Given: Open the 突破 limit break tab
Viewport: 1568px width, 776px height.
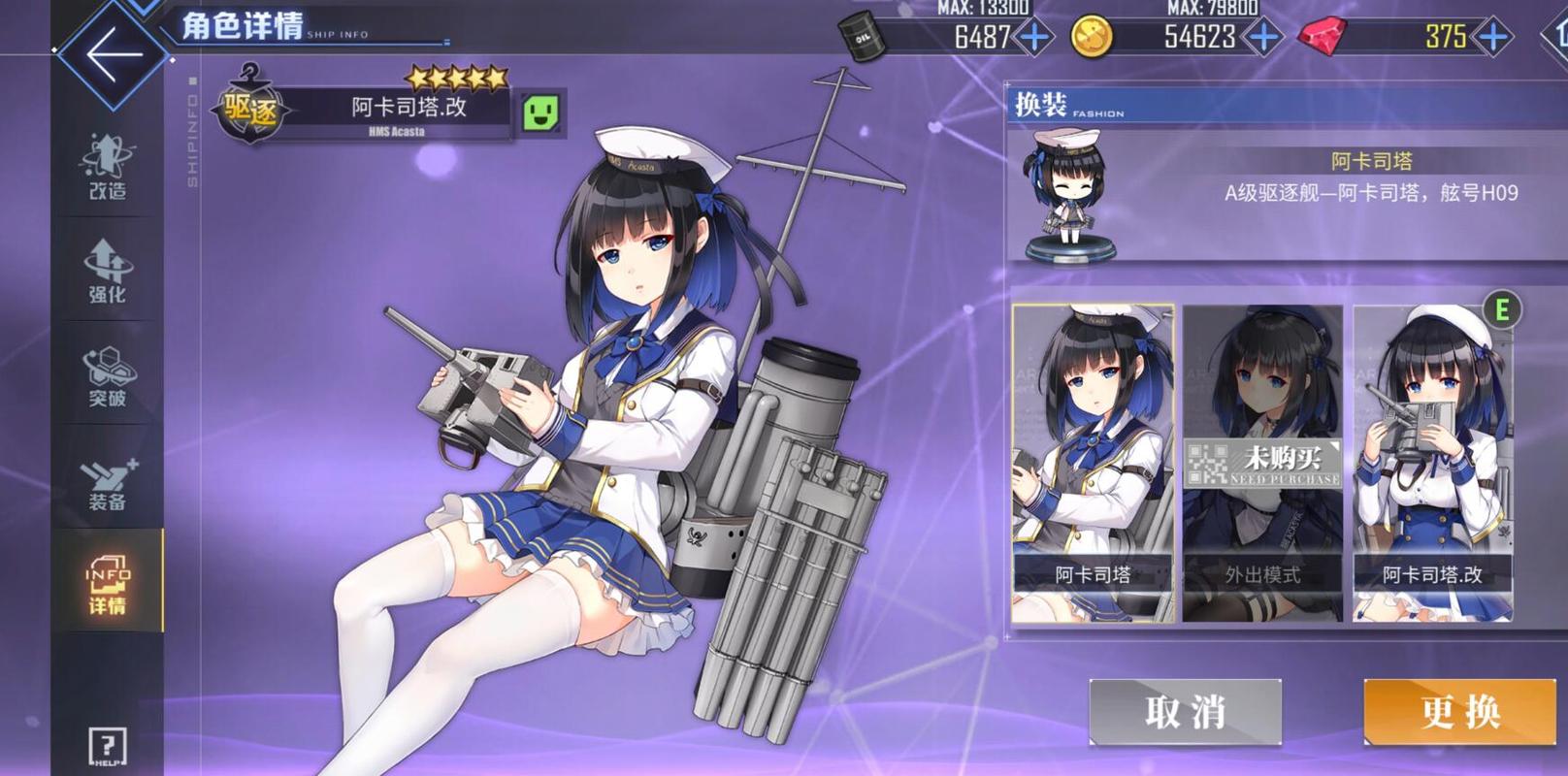Looking at the screenshot, I should pyautogui.click(x=107, y=376).
